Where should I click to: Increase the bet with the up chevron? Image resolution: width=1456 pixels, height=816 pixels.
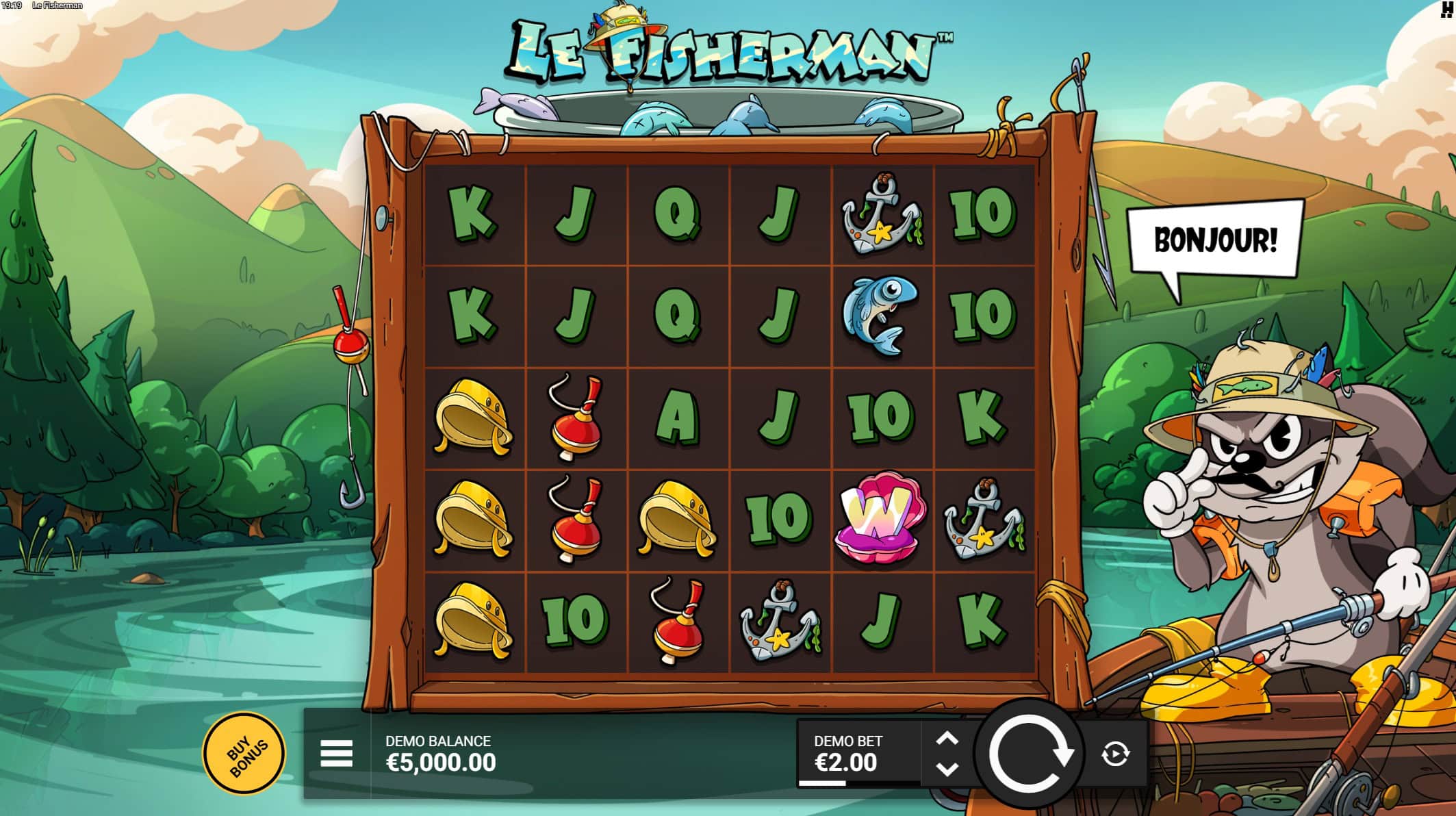tap(947, 738)
